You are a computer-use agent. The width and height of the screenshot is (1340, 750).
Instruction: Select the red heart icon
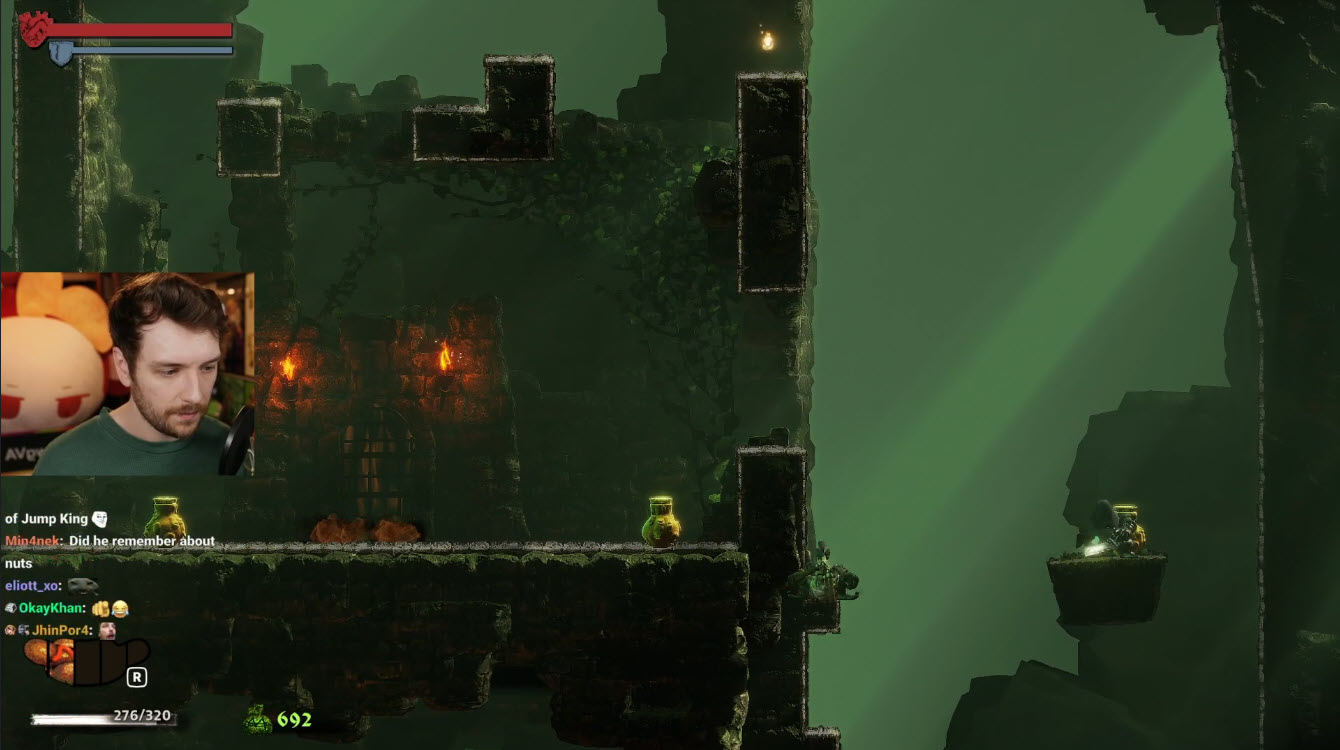coord(33,29)
